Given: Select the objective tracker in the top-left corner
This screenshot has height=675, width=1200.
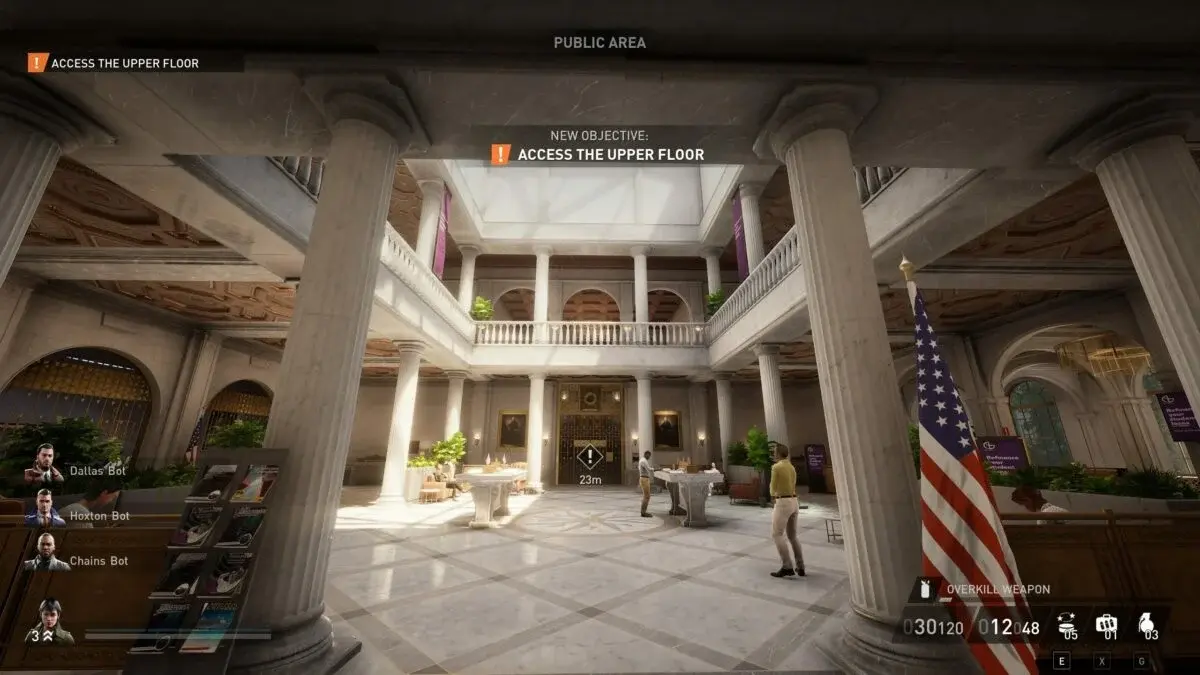Looking at the screenshot, I should click(114, 63).
